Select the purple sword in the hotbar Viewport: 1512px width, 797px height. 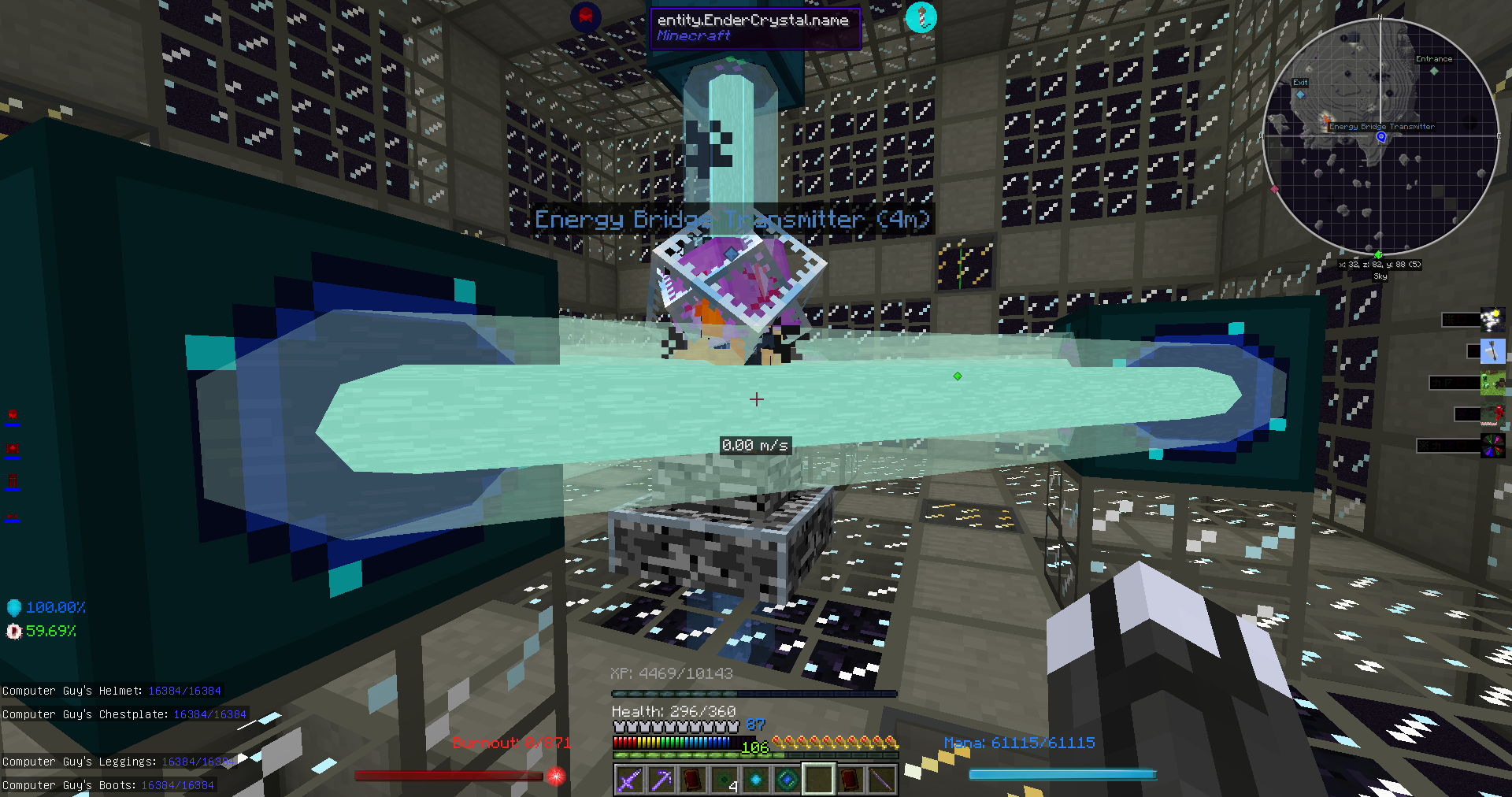(629, 780)
